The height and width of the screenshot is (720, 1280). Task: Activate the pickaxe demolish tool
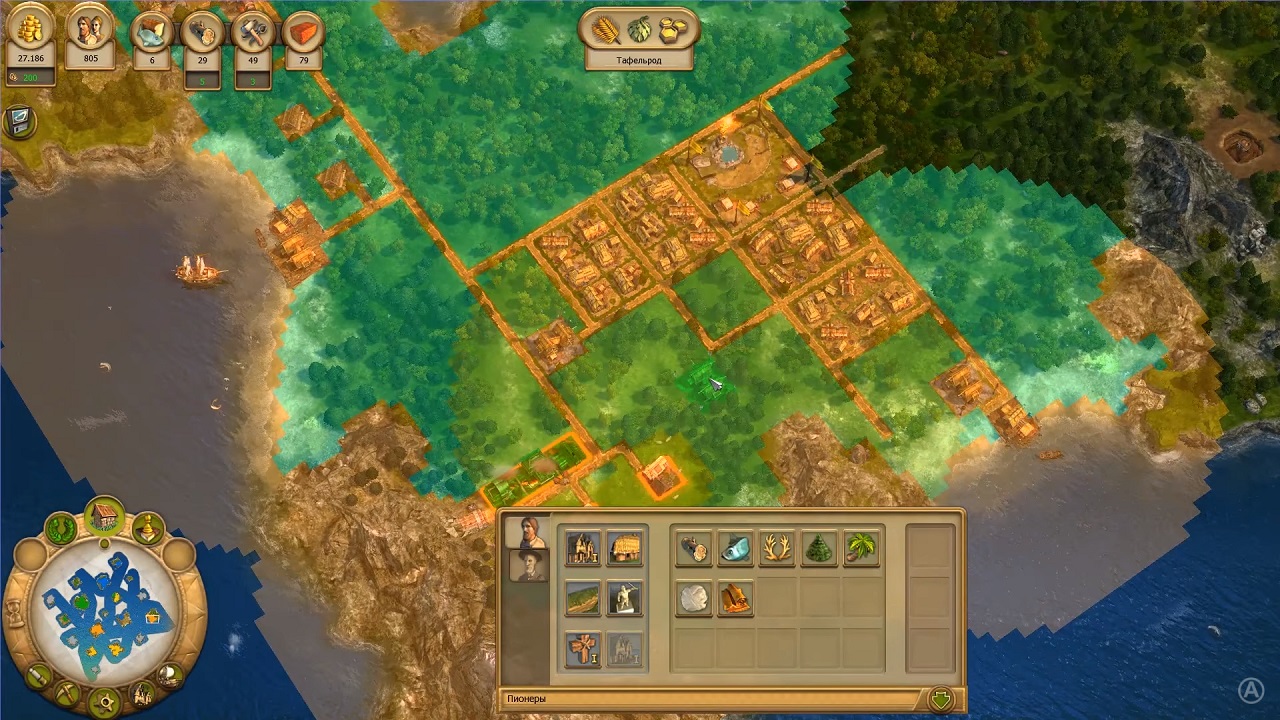pos(68,692)
